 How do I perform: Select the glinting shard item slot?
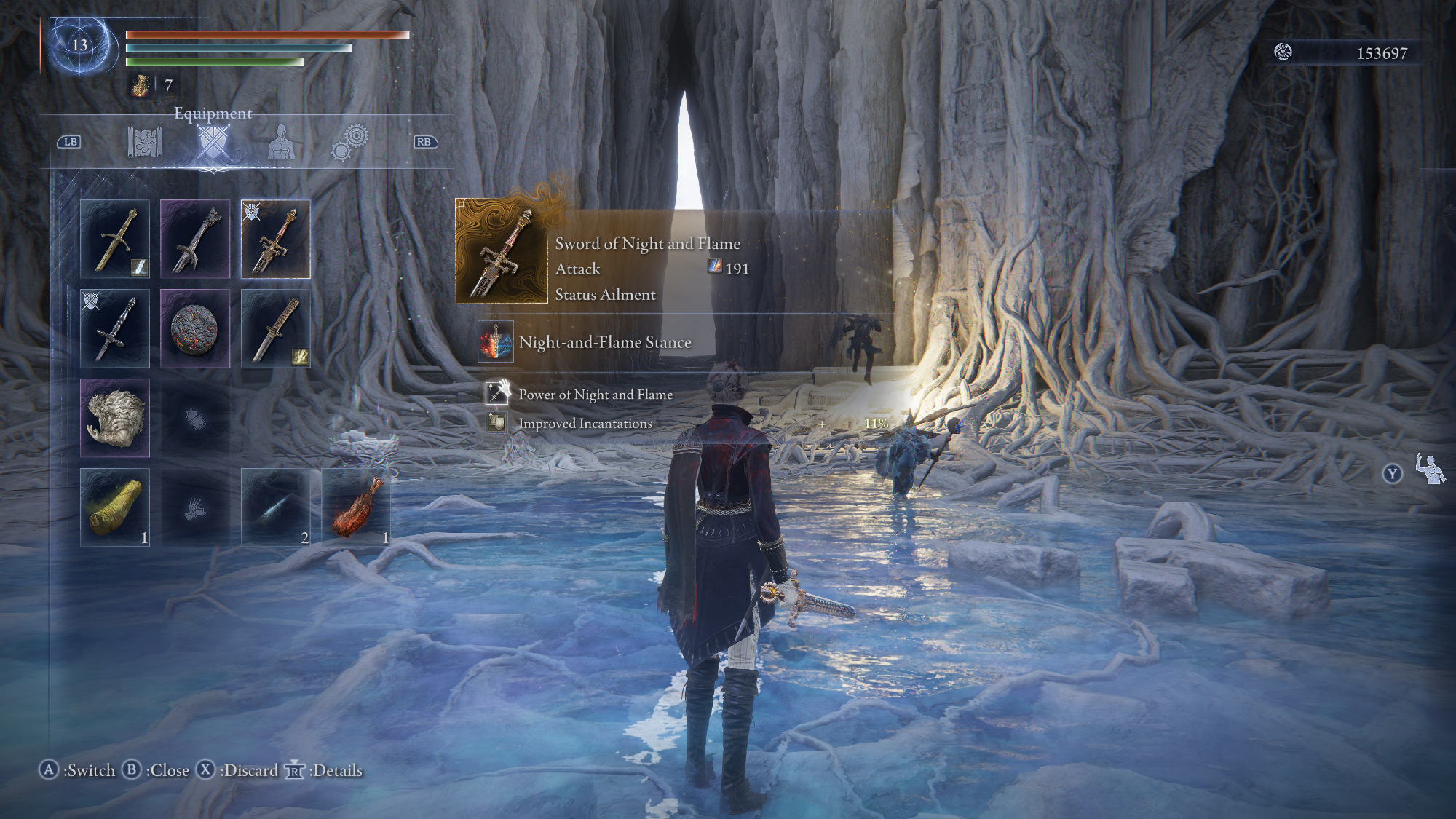pyautogui.click(x=275, y=507)
